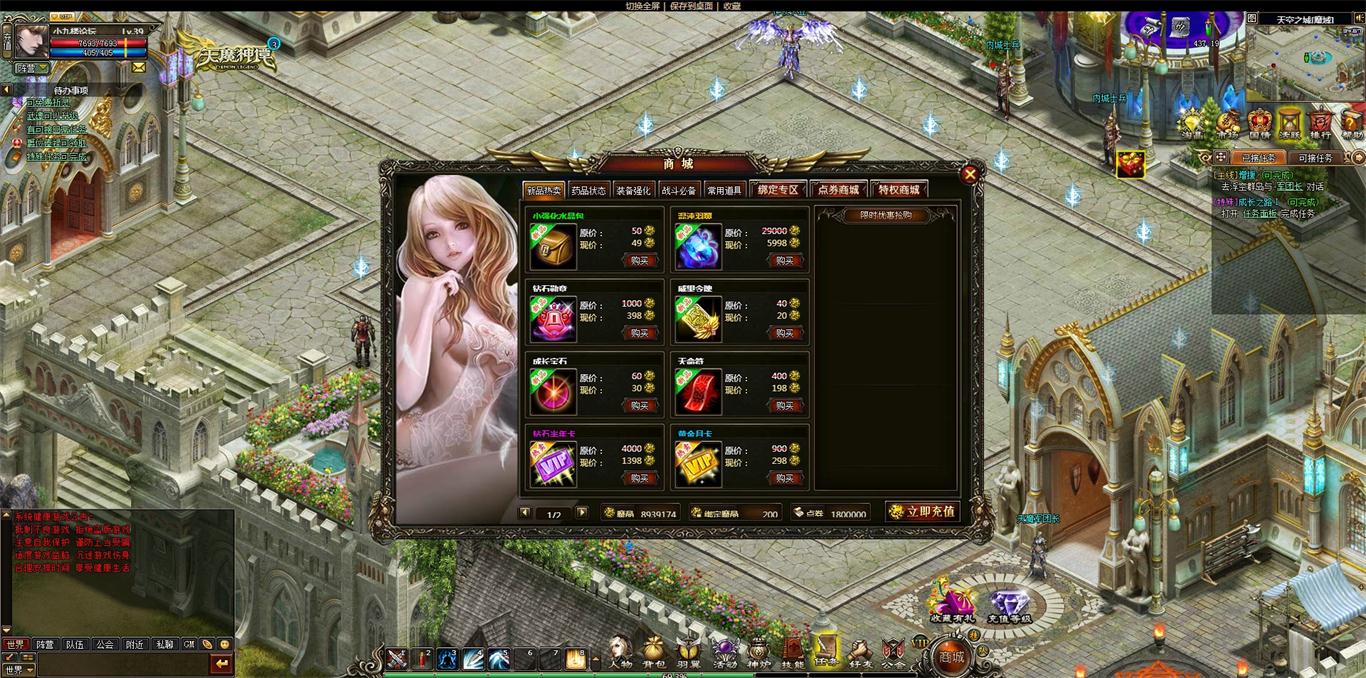Select the 阵营 chat channel tab
Screen dimensions: 1366x678
[45, 645]
